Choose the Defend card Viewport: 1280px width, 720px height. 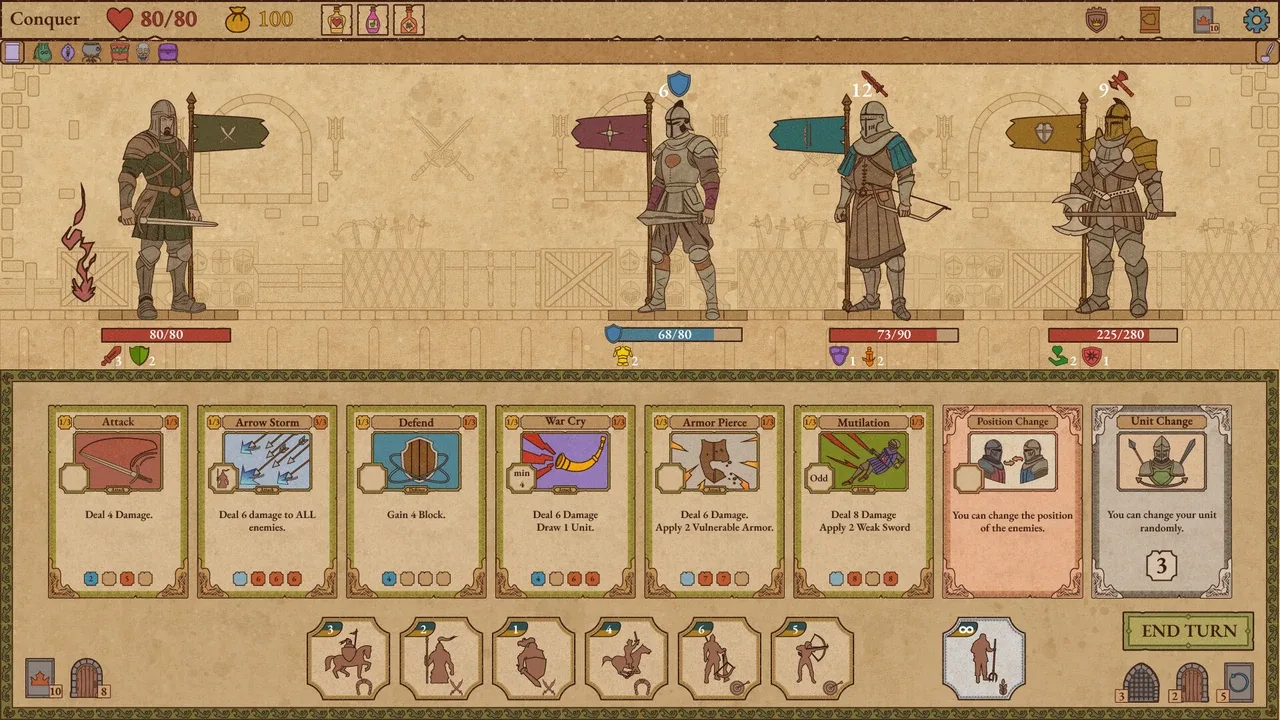[x=416, y=501]
